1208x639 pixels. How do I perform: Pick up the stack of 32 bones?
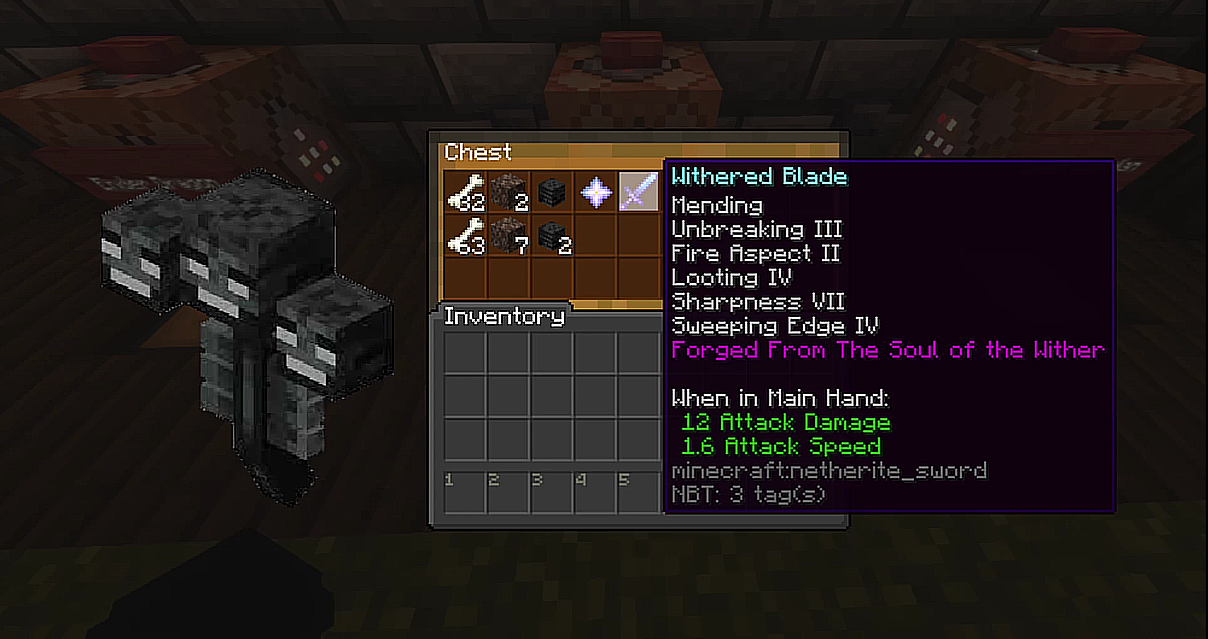[x=465, y=192]
